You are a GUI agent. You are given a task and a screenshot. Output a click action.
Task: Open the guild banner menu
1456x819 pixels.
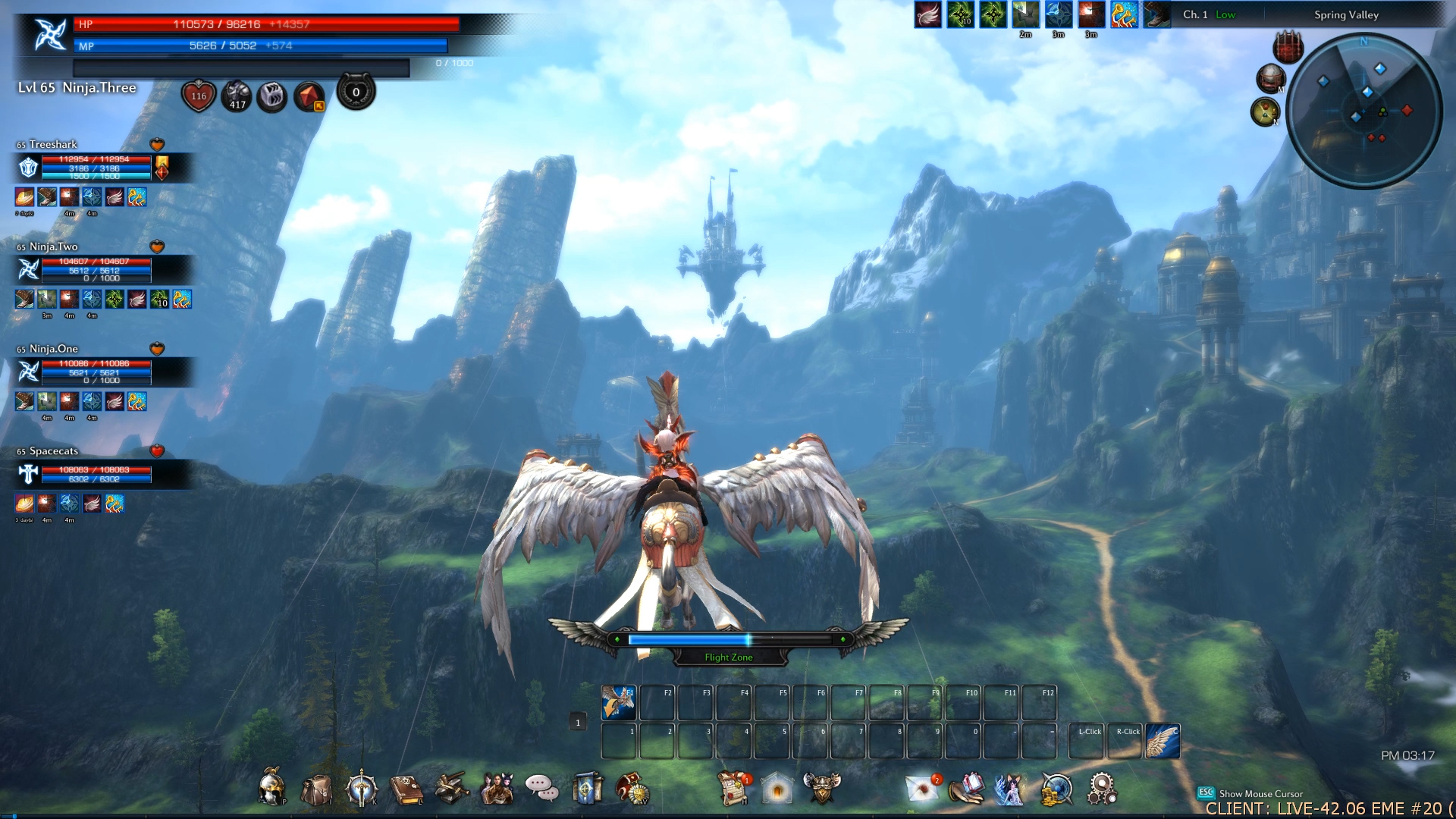(587, 789)
